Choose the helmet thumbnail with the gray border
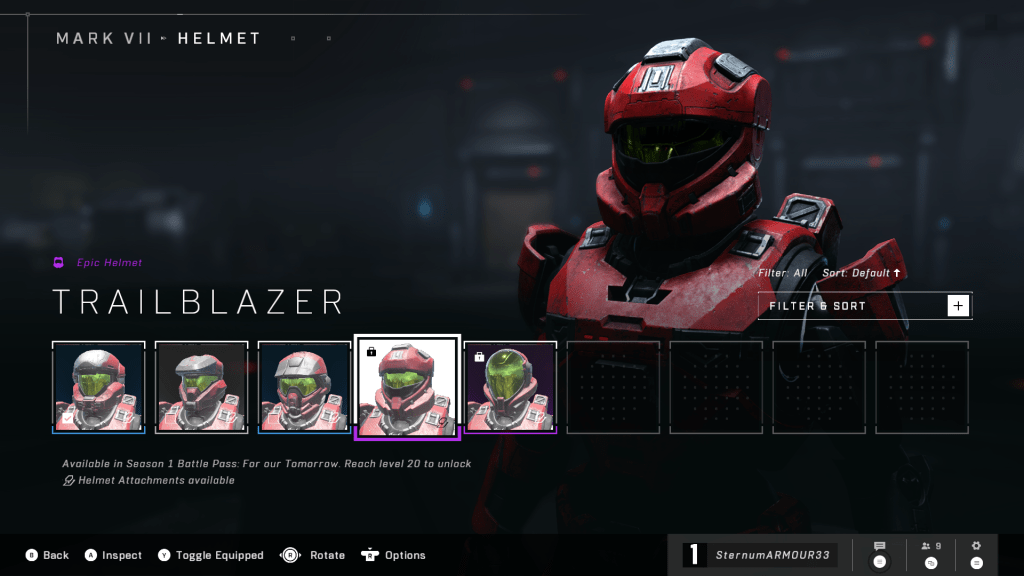1024x576 pixels. 202,387
